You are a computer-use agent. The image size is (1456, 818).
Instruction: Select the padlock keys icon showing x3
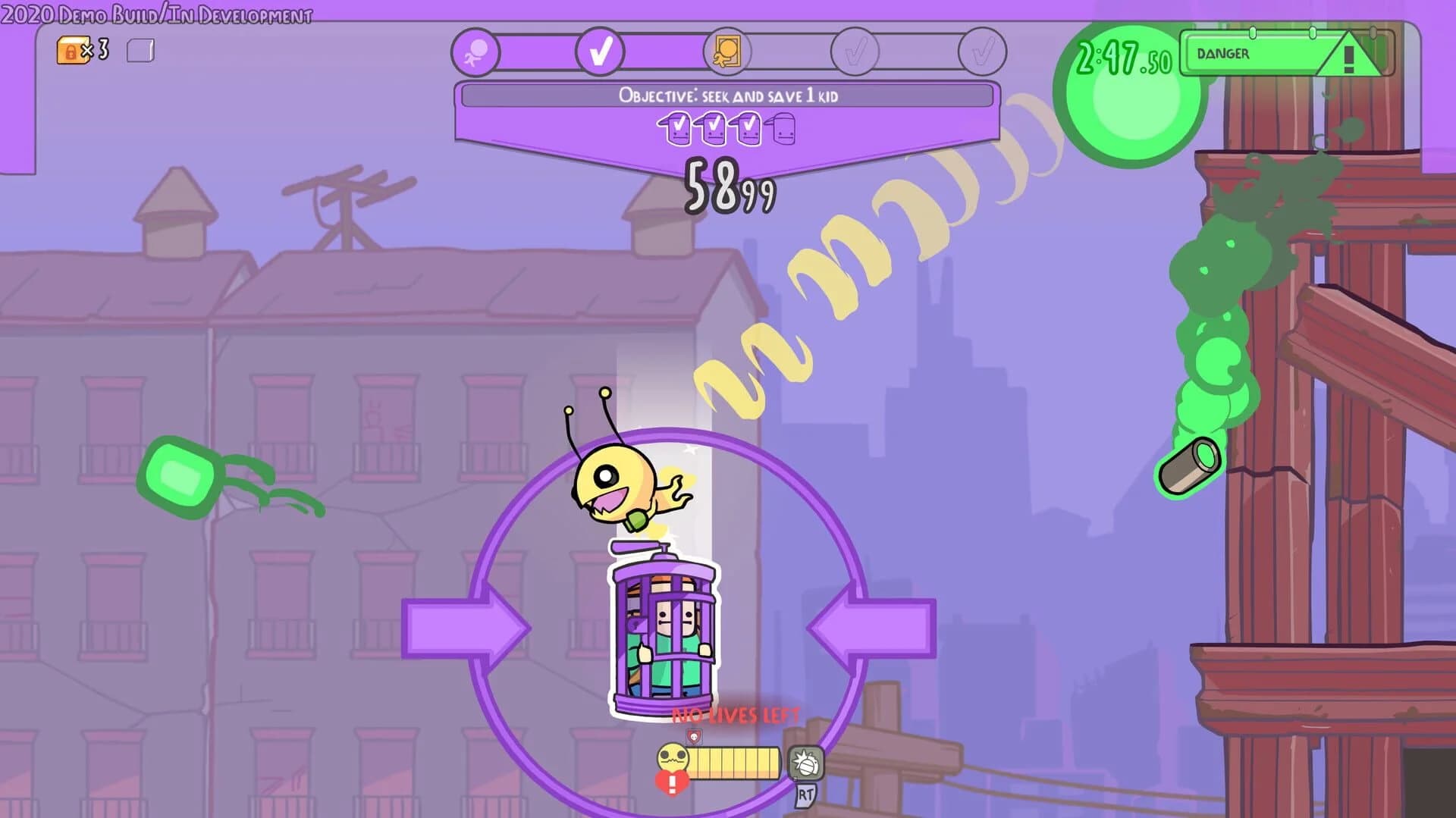pyautogui.click(x=72, y=49)
